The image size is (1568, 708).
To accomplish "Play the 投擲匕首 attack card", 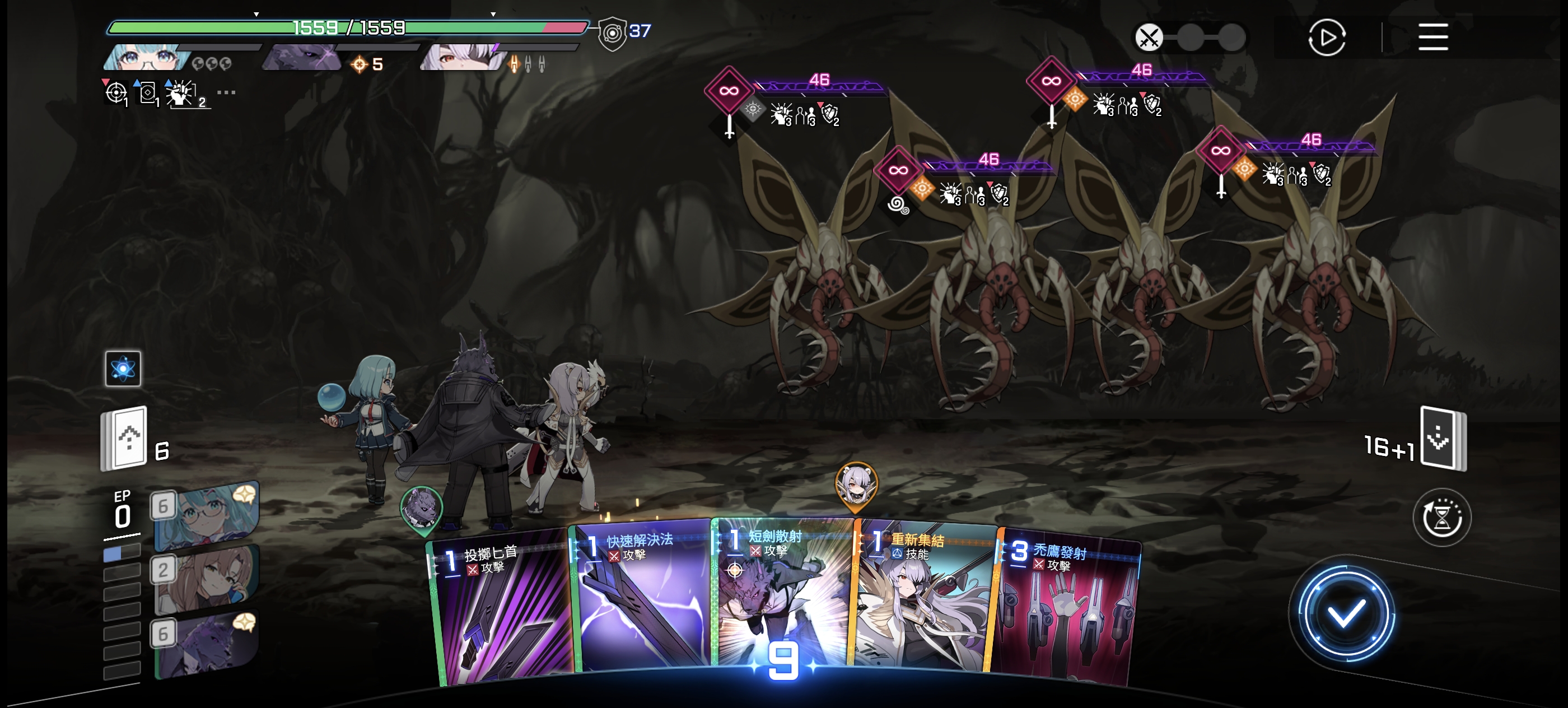I will pyautogui.click(x=502, y=609).
